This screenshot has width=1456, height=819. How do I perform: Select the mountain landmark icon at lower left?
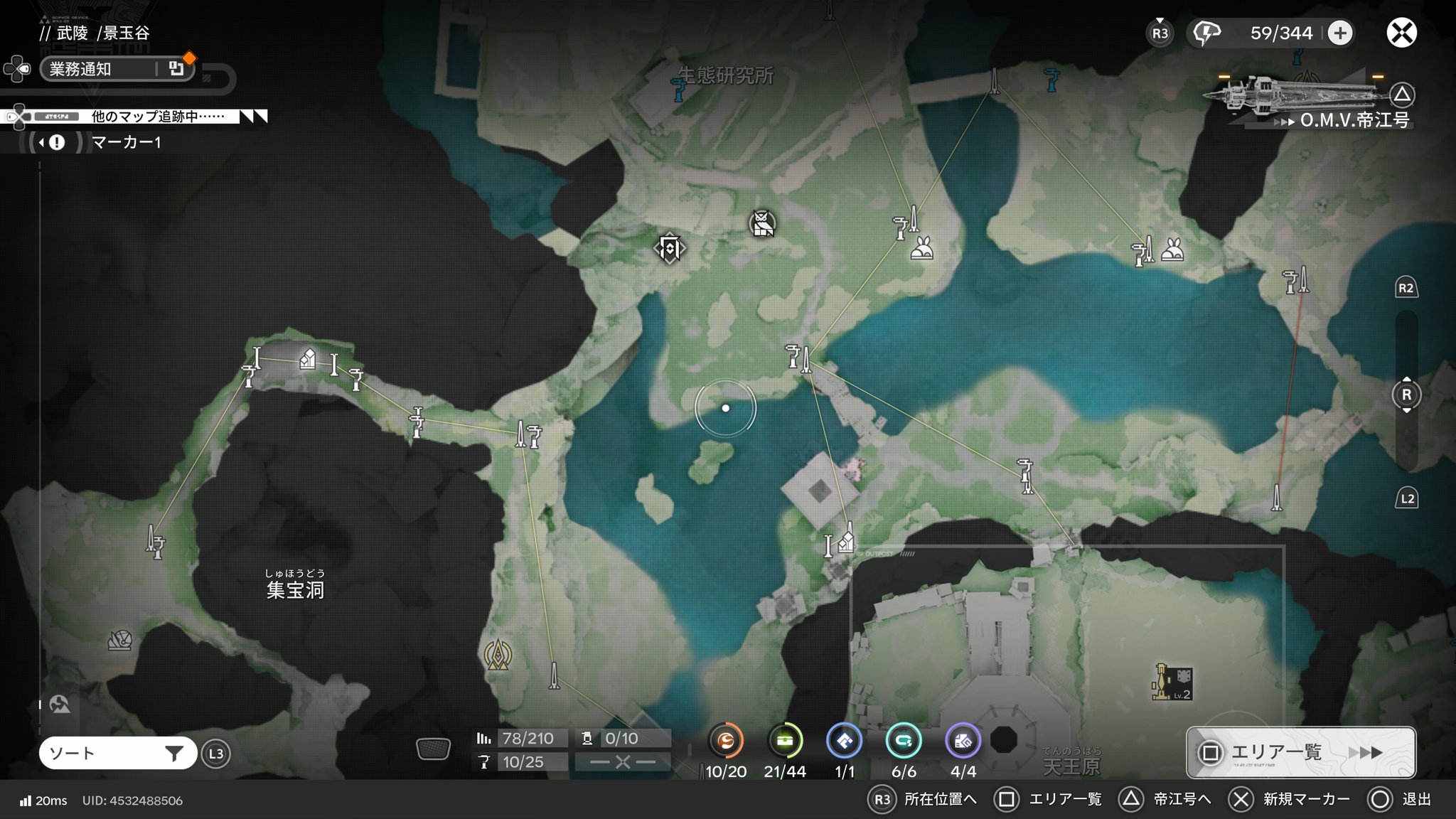coord(60,705)
